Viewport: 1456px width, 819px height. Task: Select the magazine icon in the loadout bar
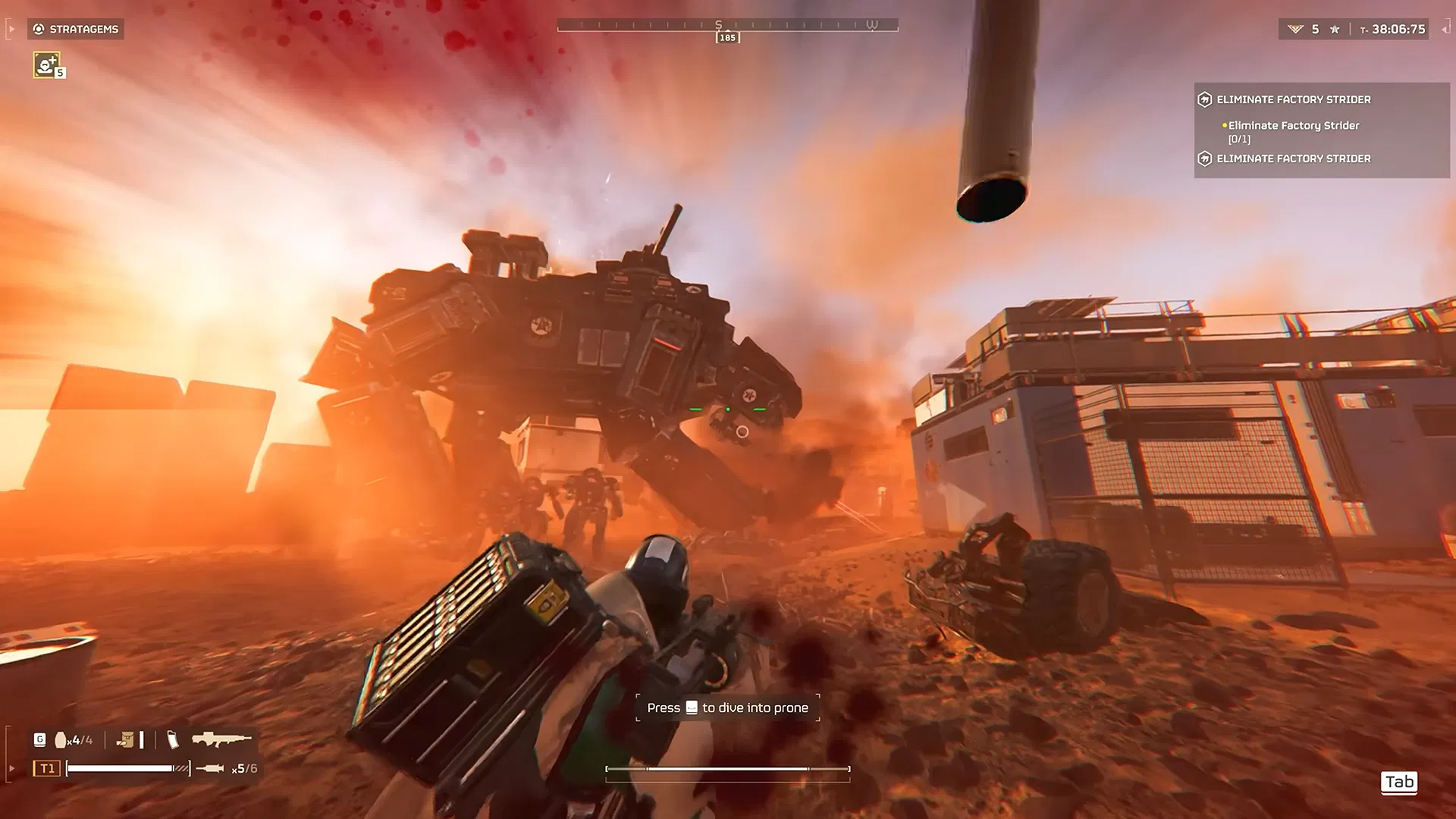(x=173, y=739)
